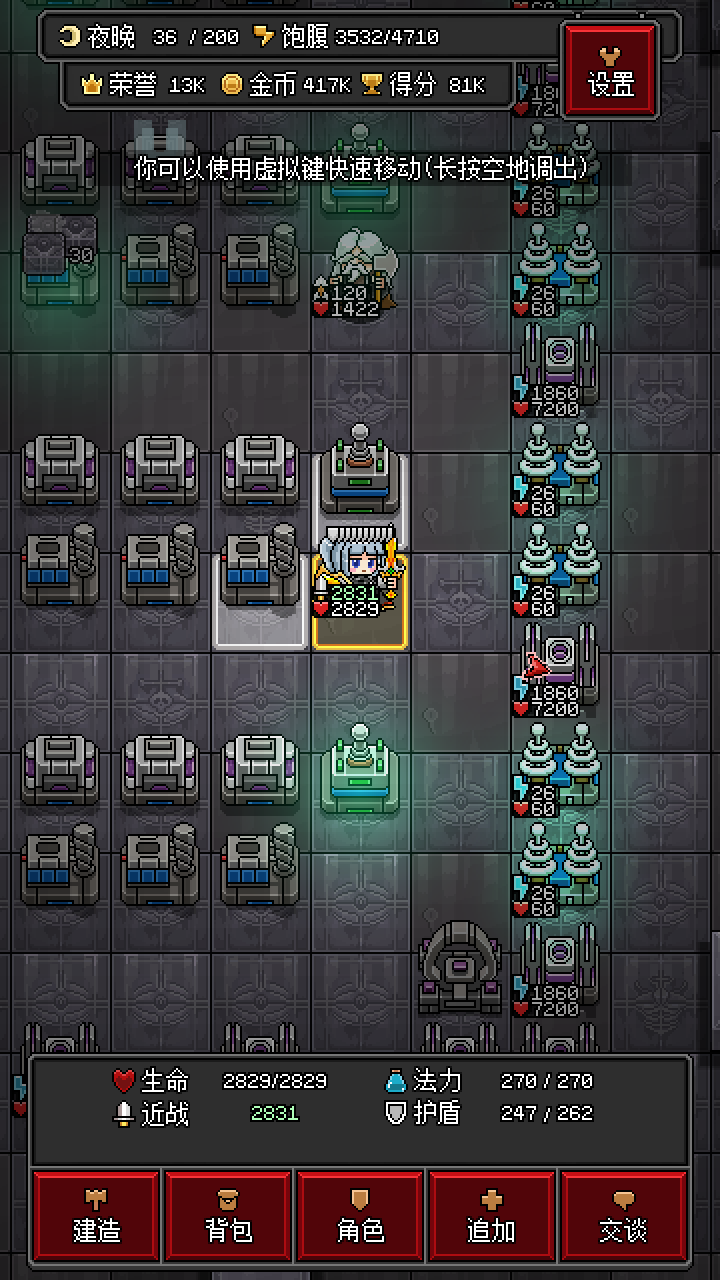720x1280 pixels.
Task: Open the 背包 backpack
Action: [x=229, y=1216]
